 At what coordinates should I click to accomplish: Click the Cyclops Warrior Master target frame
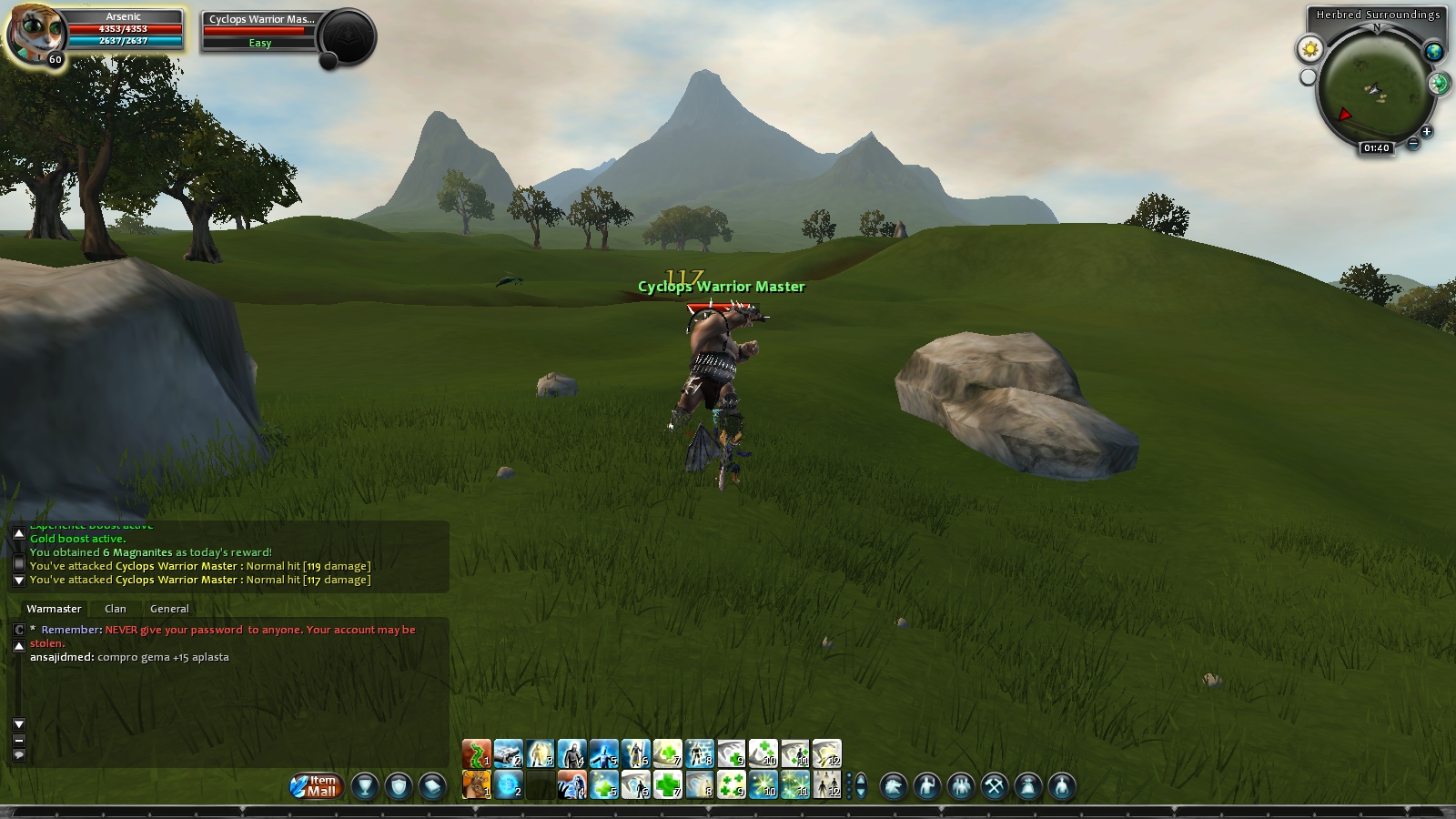[x=260, y=31]
